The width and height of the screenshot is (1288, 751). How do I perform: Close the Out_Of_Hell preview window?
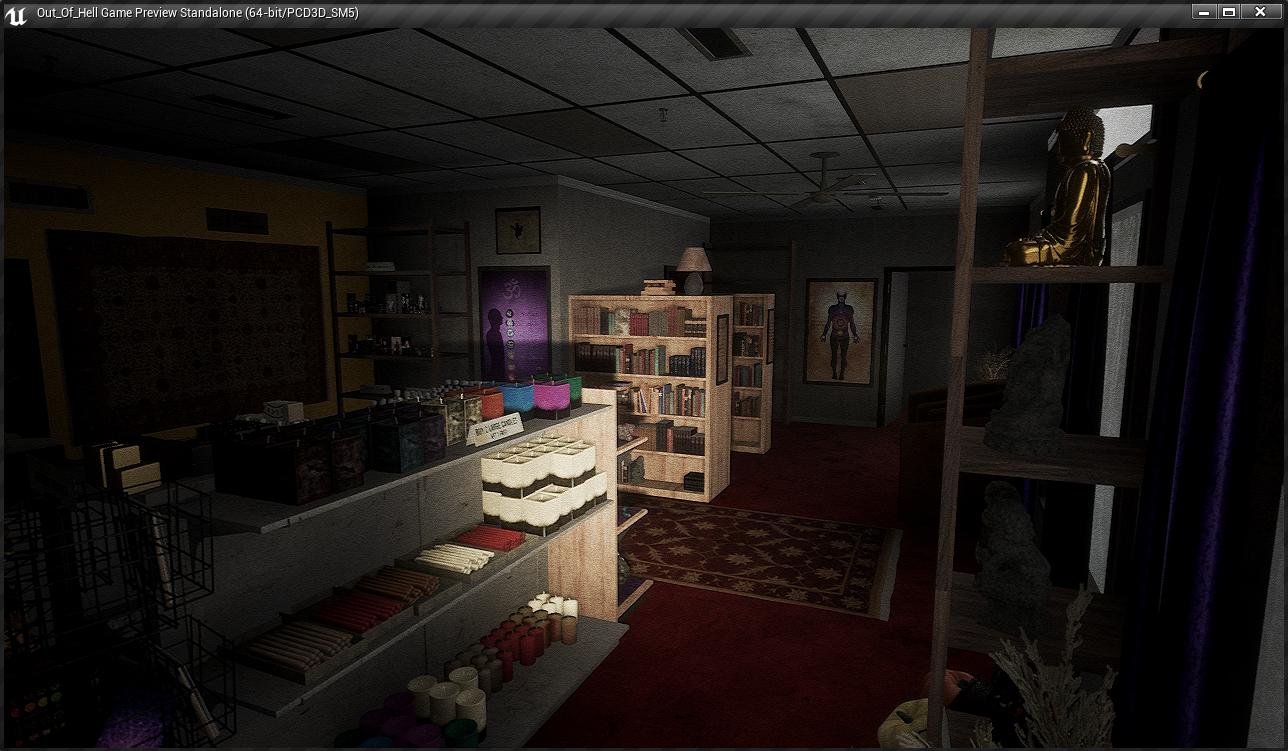[1260, 12]
